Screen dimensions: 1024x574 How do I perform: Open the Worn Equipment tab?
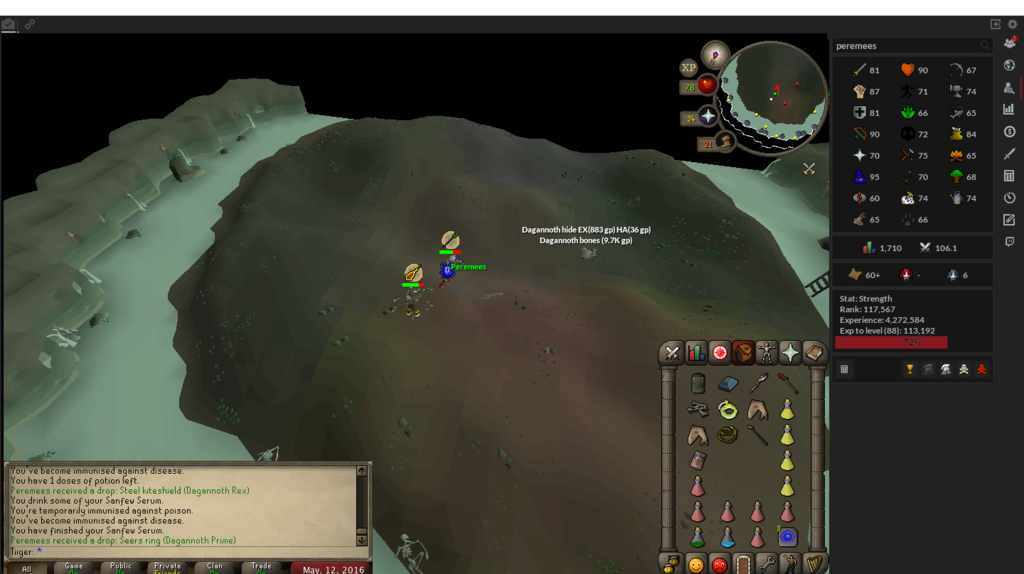coord(766,353)
